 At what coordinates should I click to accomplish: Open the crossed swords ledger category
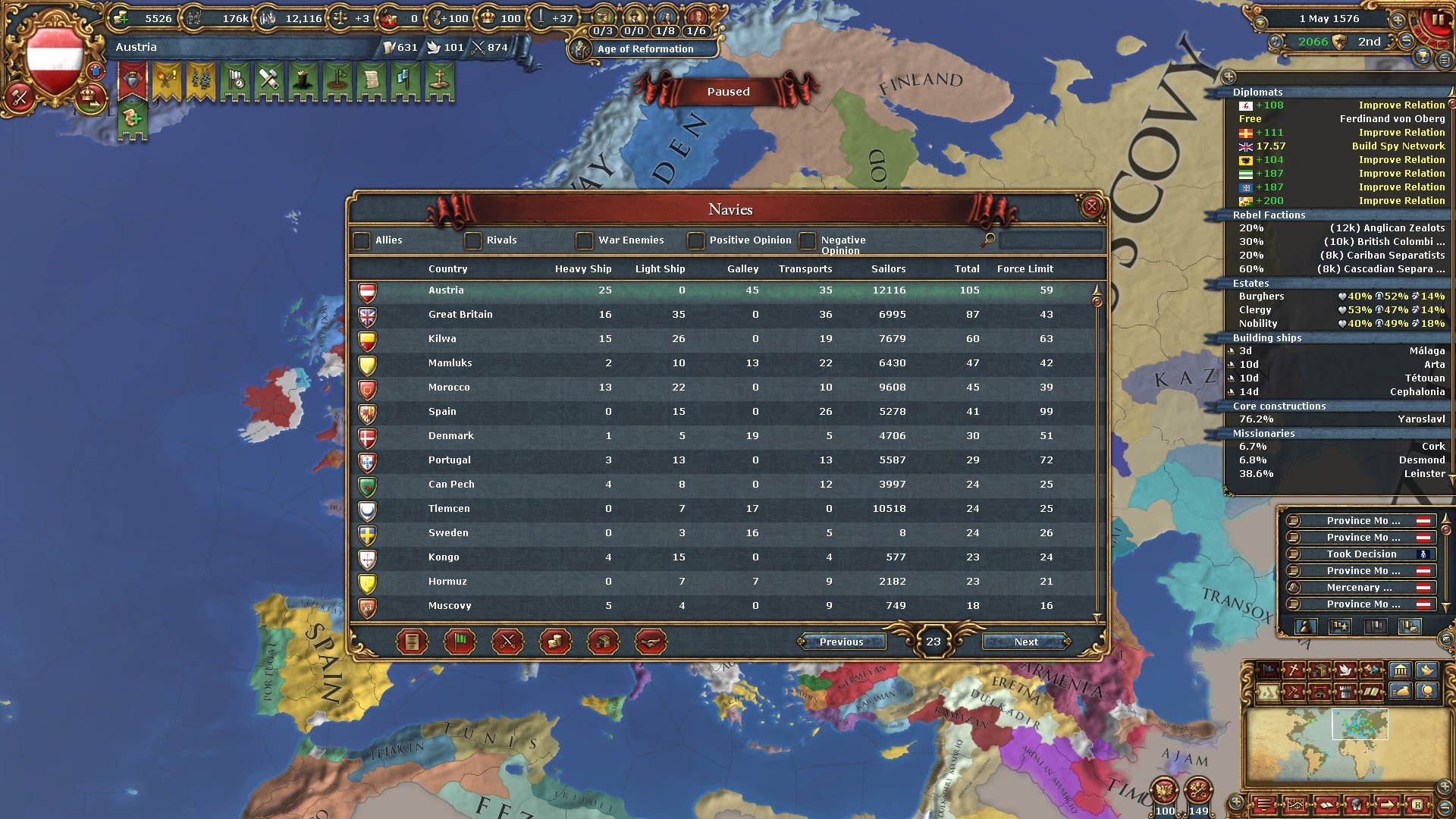[507, 642]
